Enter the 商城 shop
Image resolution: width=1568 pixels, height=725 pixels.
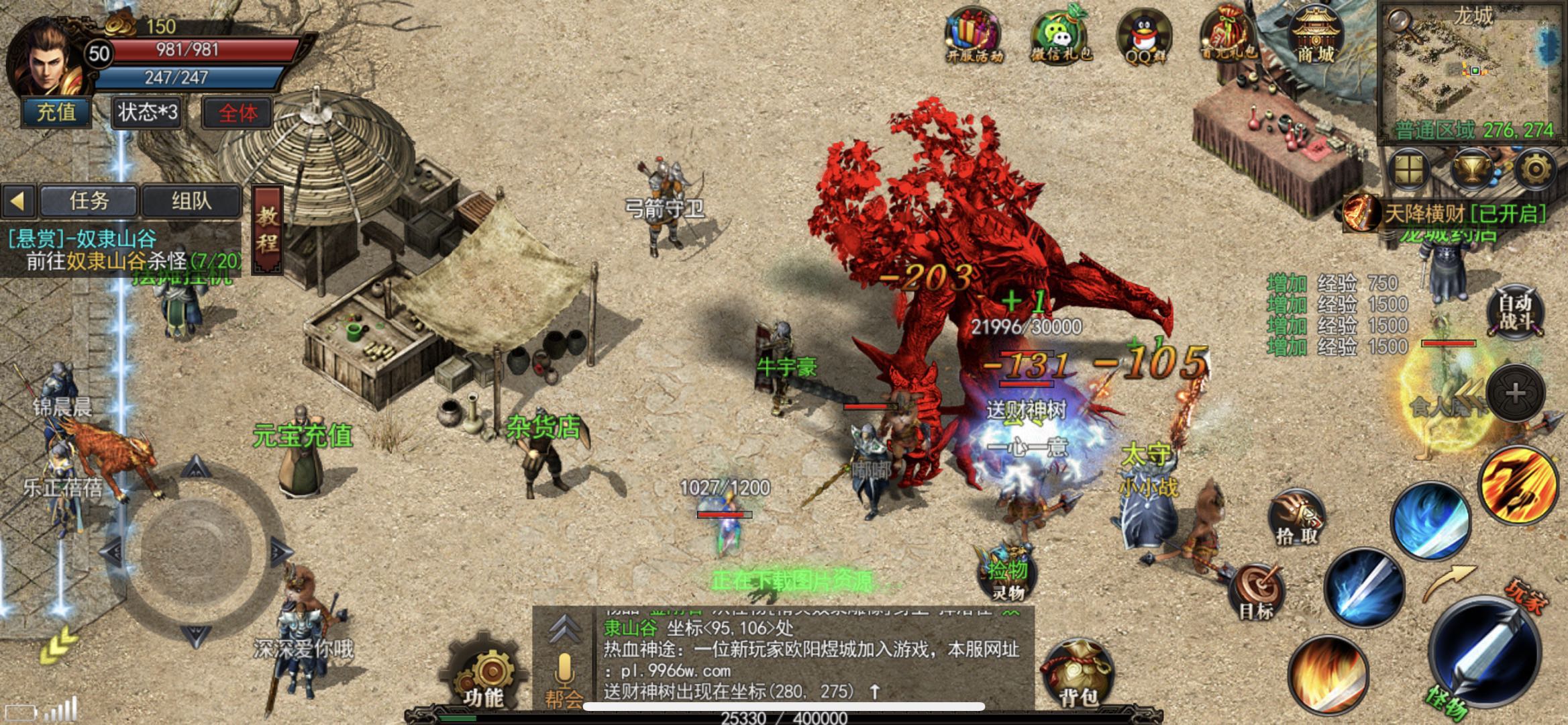pos(1315,36)
